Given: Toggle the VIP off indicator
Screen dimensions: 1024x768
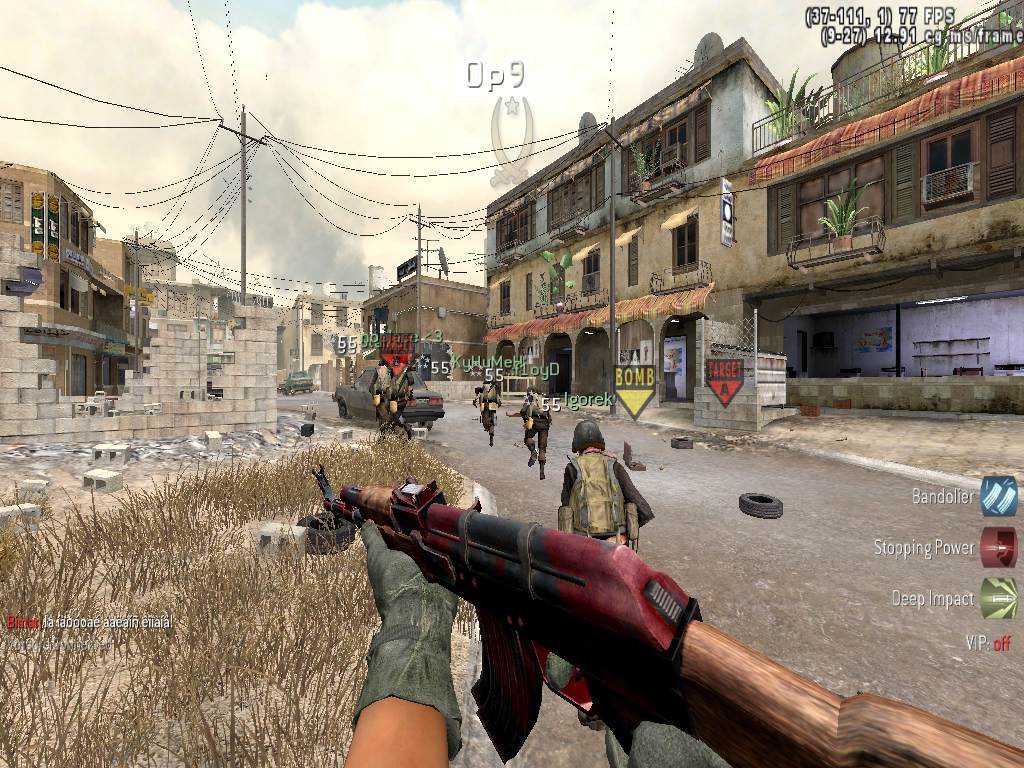Looking at the screenshot, I should pos(988,643).
